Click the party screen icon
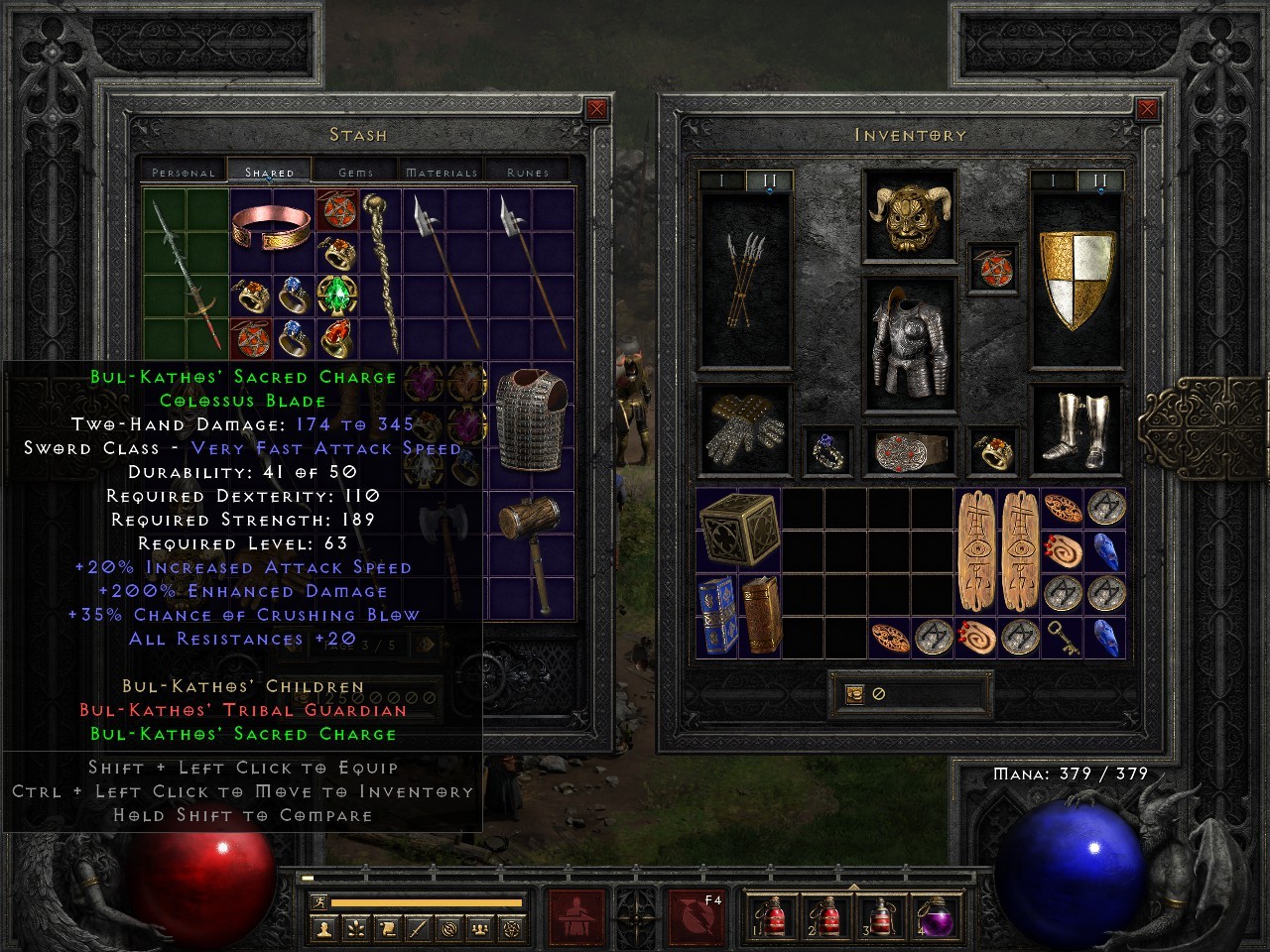Image resolution: width=1270 pixels, height=952 pixels. [x=481, y=927]
